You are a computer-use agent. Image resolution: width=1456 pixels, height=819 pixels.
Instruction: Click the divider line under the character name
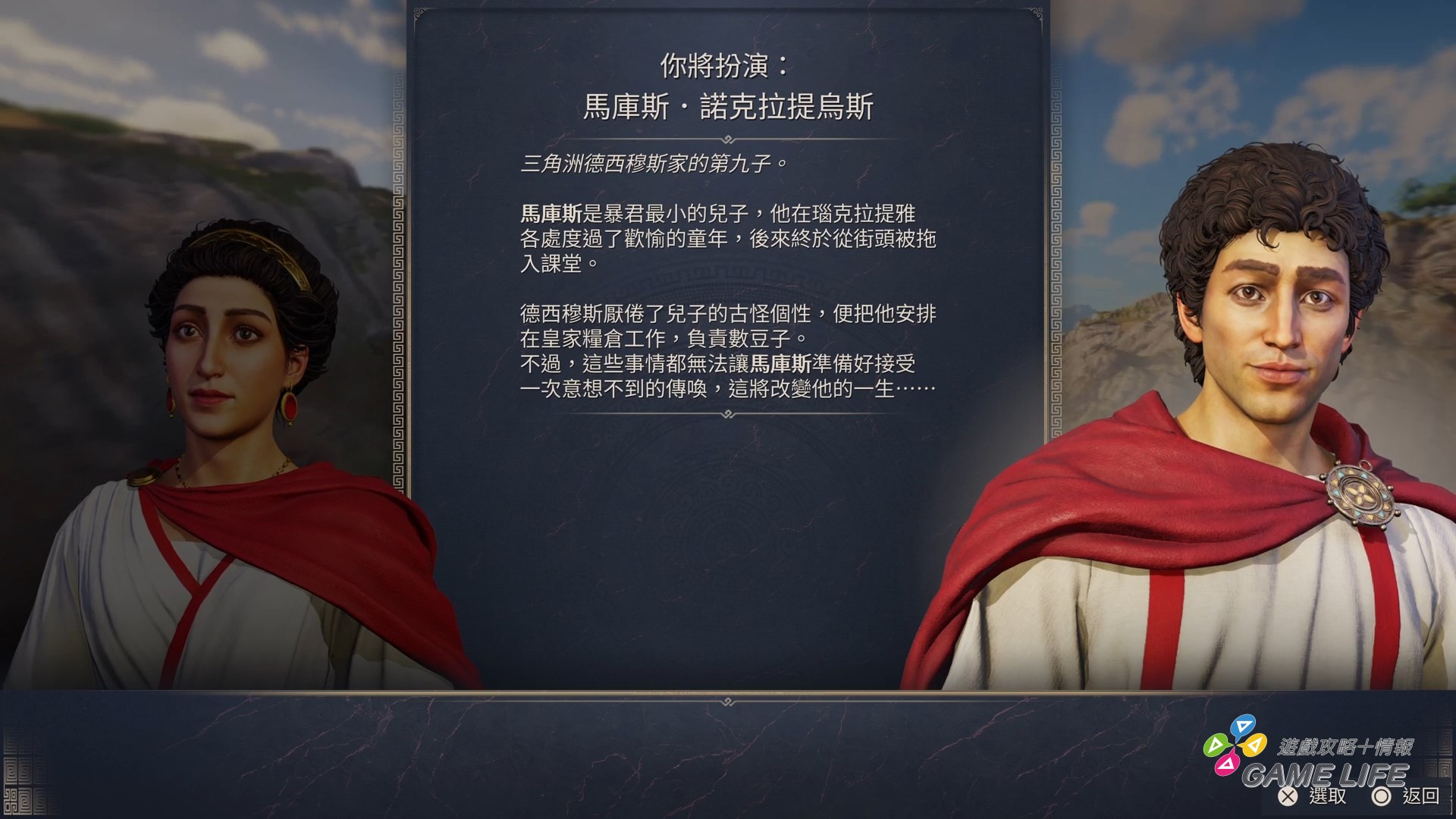tap(726, 136)
